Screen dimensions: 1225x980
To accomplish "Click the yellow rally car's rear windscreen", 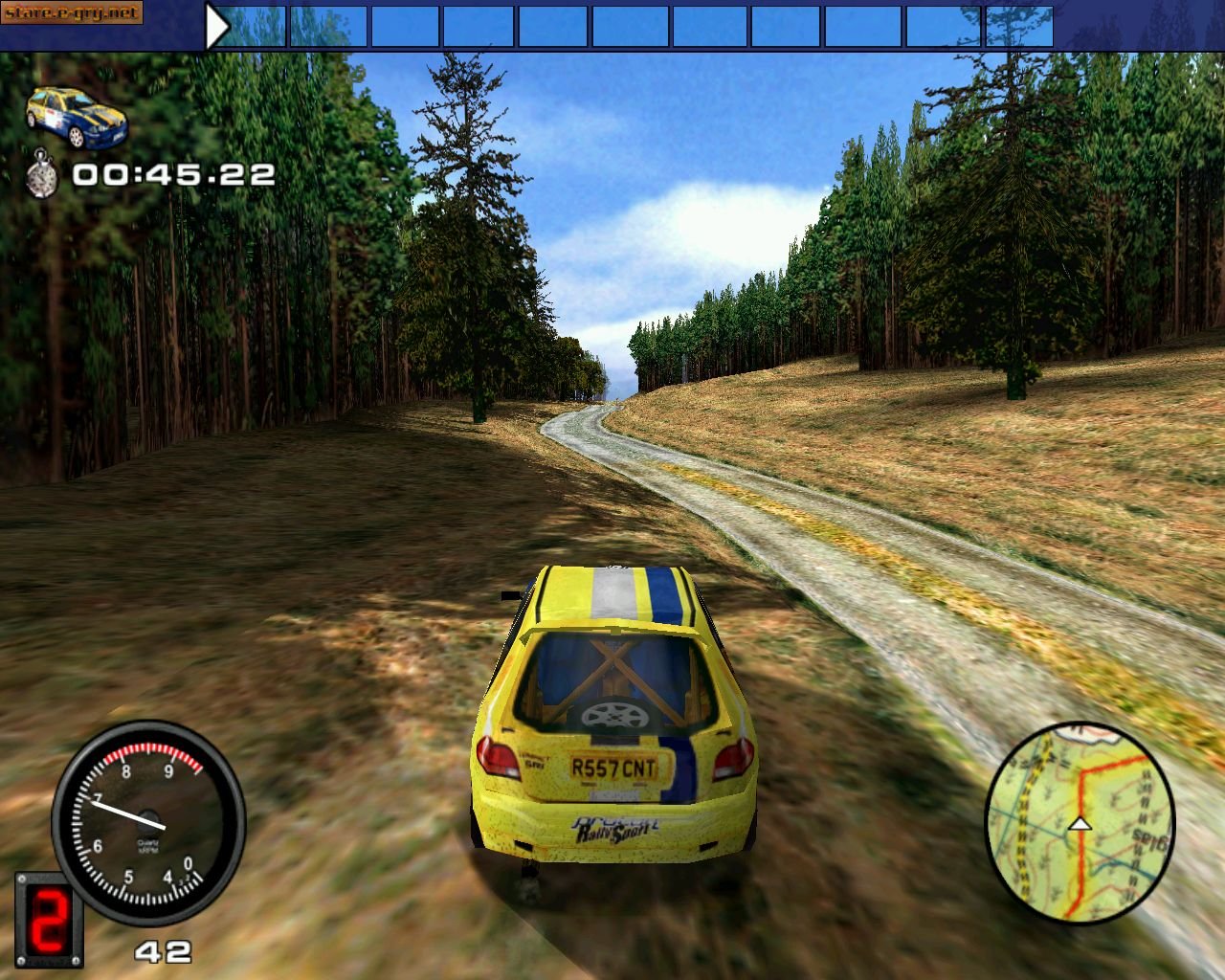I will pos(612,679).
